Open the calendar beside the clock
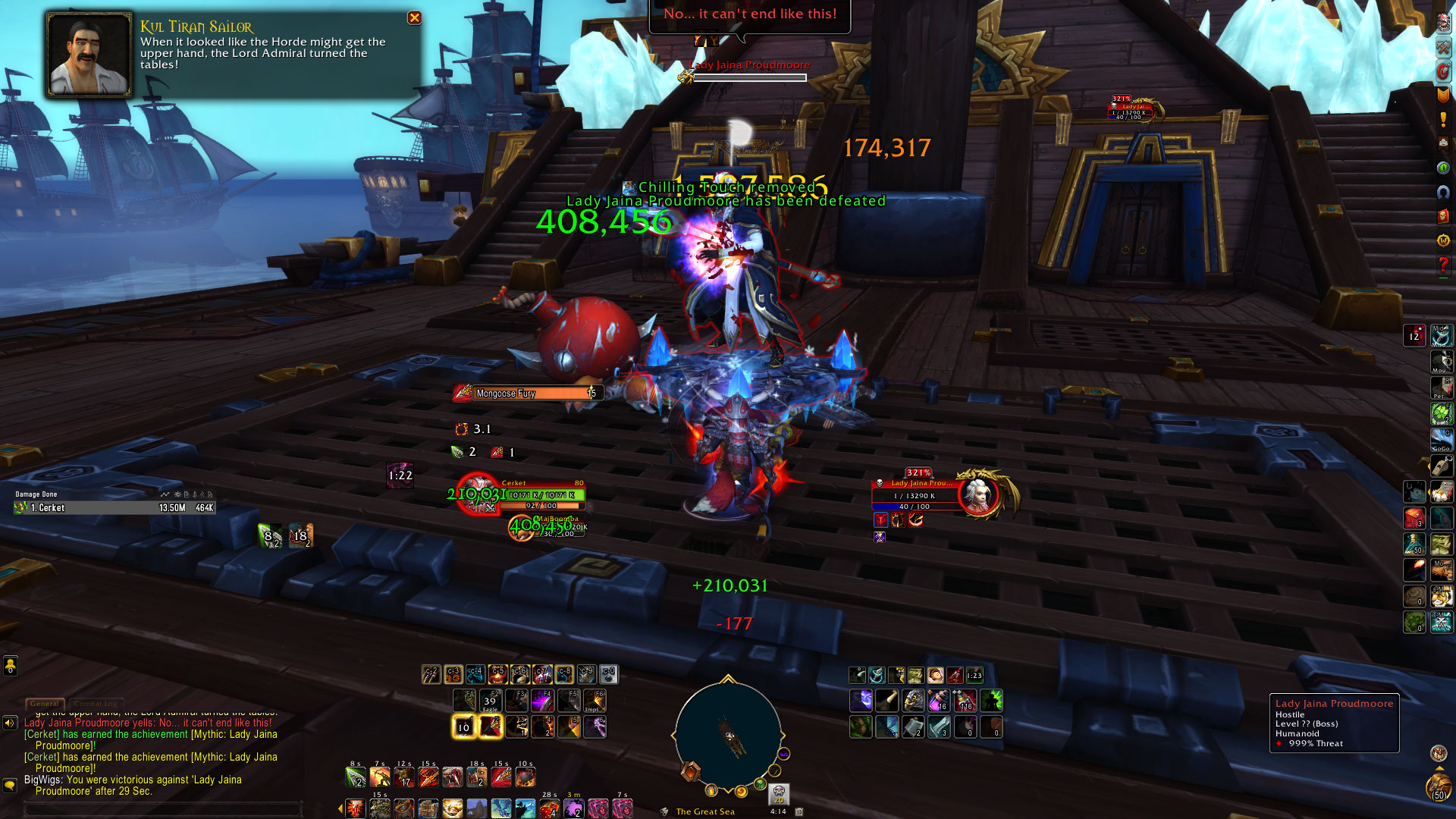This screenshot has width=1456, height=819. point(799,811)
